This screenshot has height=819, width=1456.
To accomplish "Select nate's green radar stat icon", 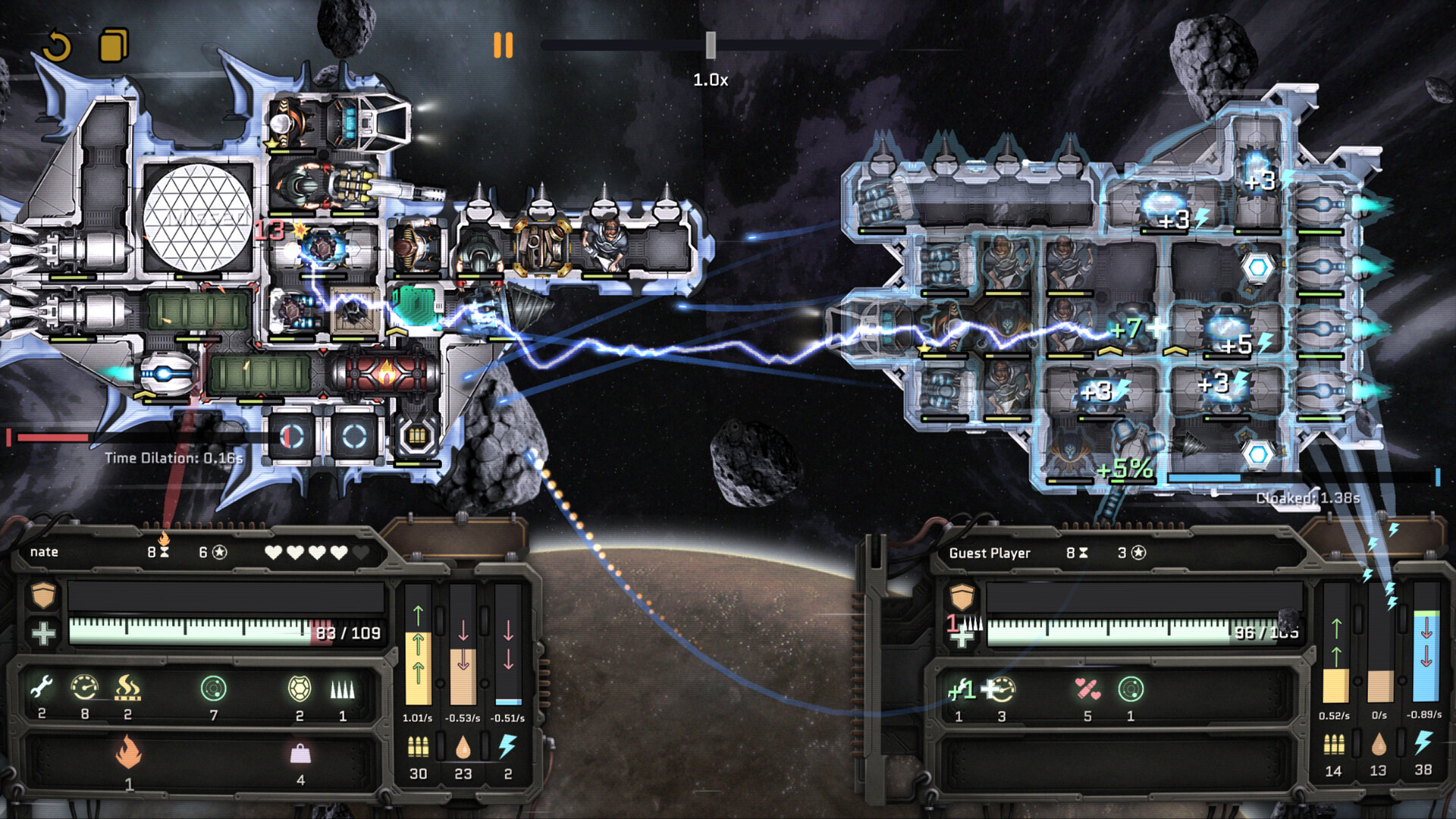I will 214,689.
